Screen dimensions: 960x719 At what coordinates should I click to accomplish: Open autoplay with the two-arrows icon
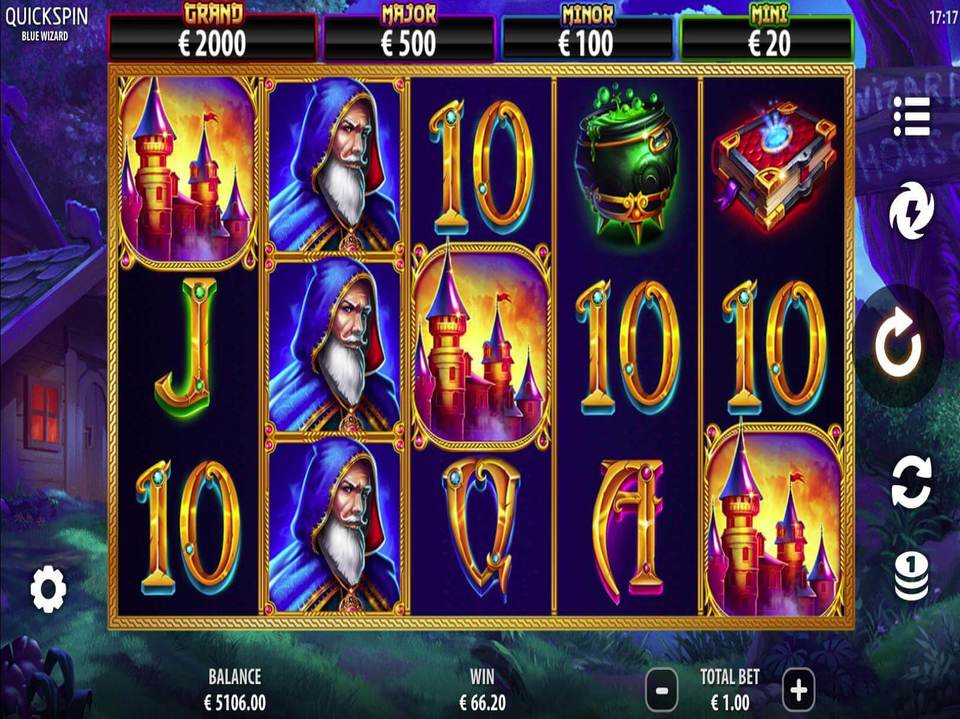click(911, 480)
